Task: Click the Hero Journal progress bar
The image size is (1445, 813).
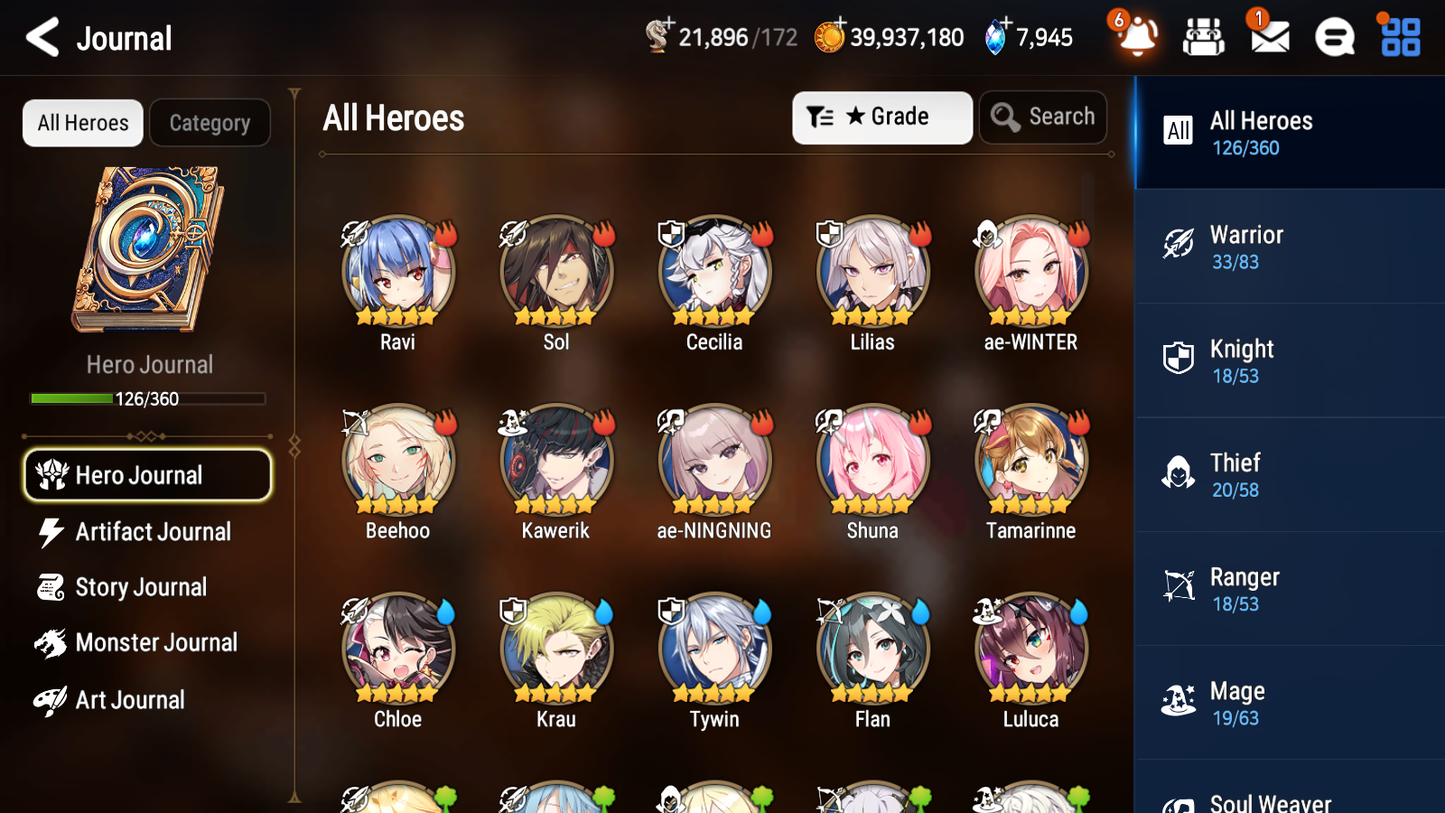Action: point(148,398)
